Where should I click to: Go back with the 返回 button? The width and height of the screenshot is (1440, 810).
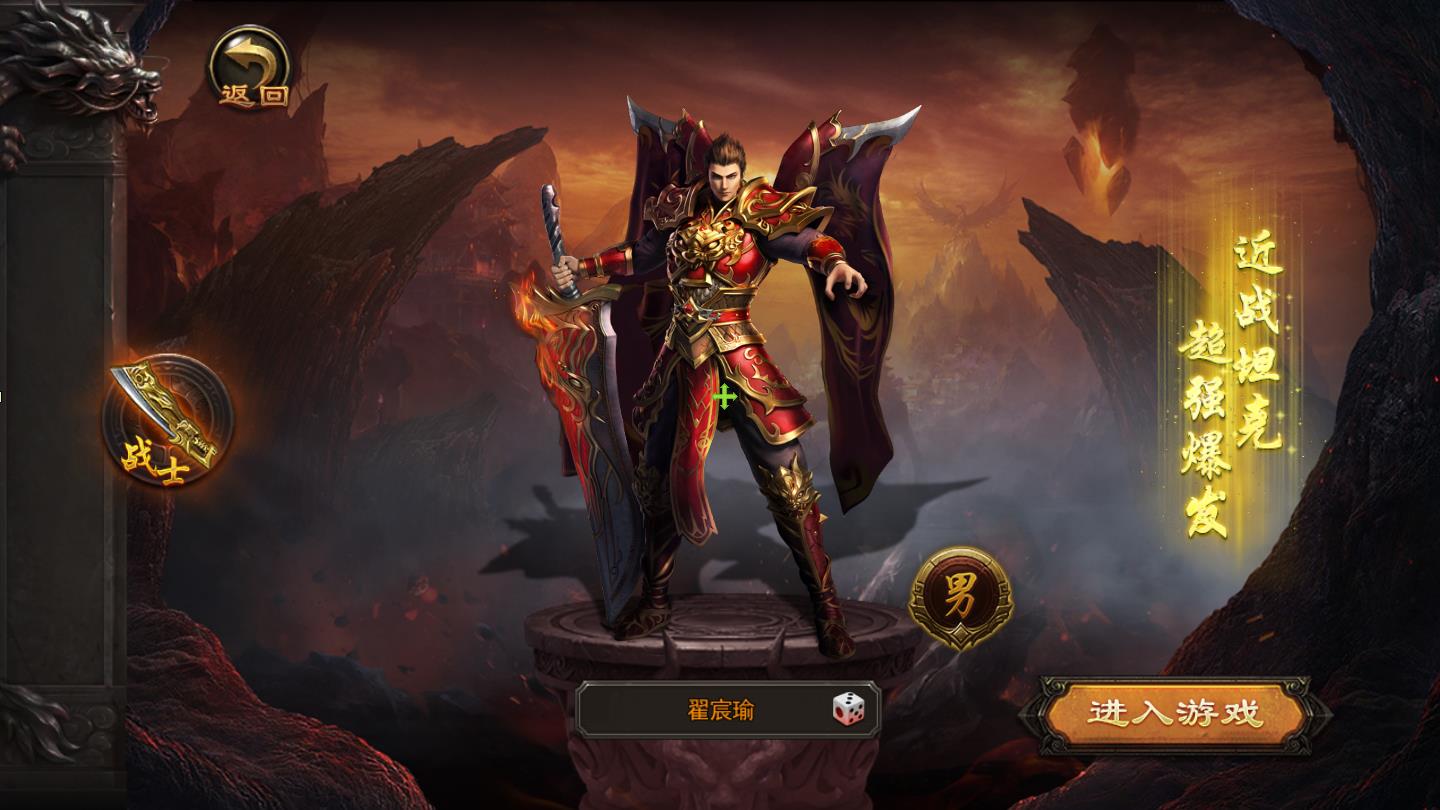(250, 68)
